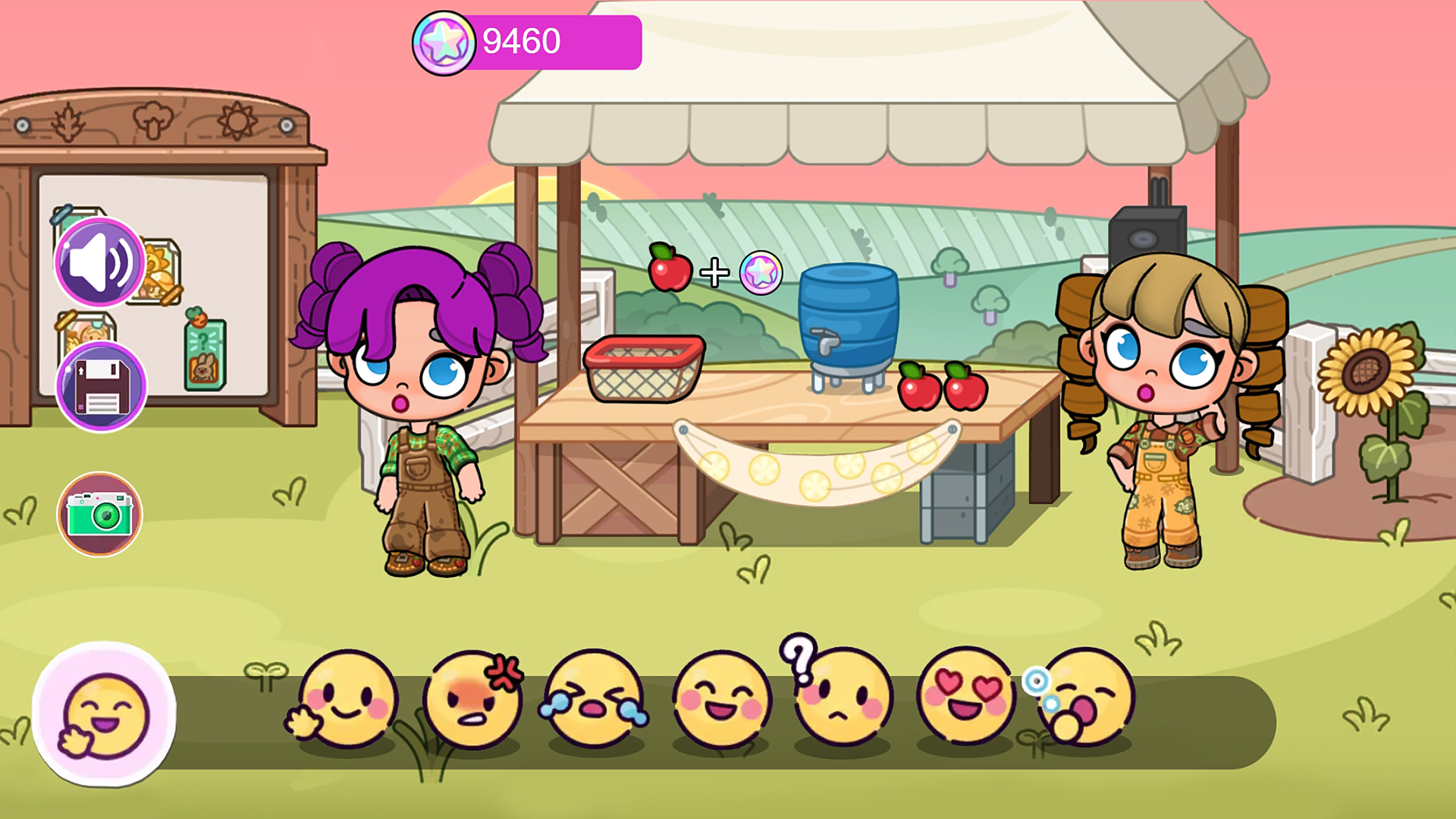Pick up the empty basket on the table
Screen dimensions: 1456x819
click(x=645, y=368)
